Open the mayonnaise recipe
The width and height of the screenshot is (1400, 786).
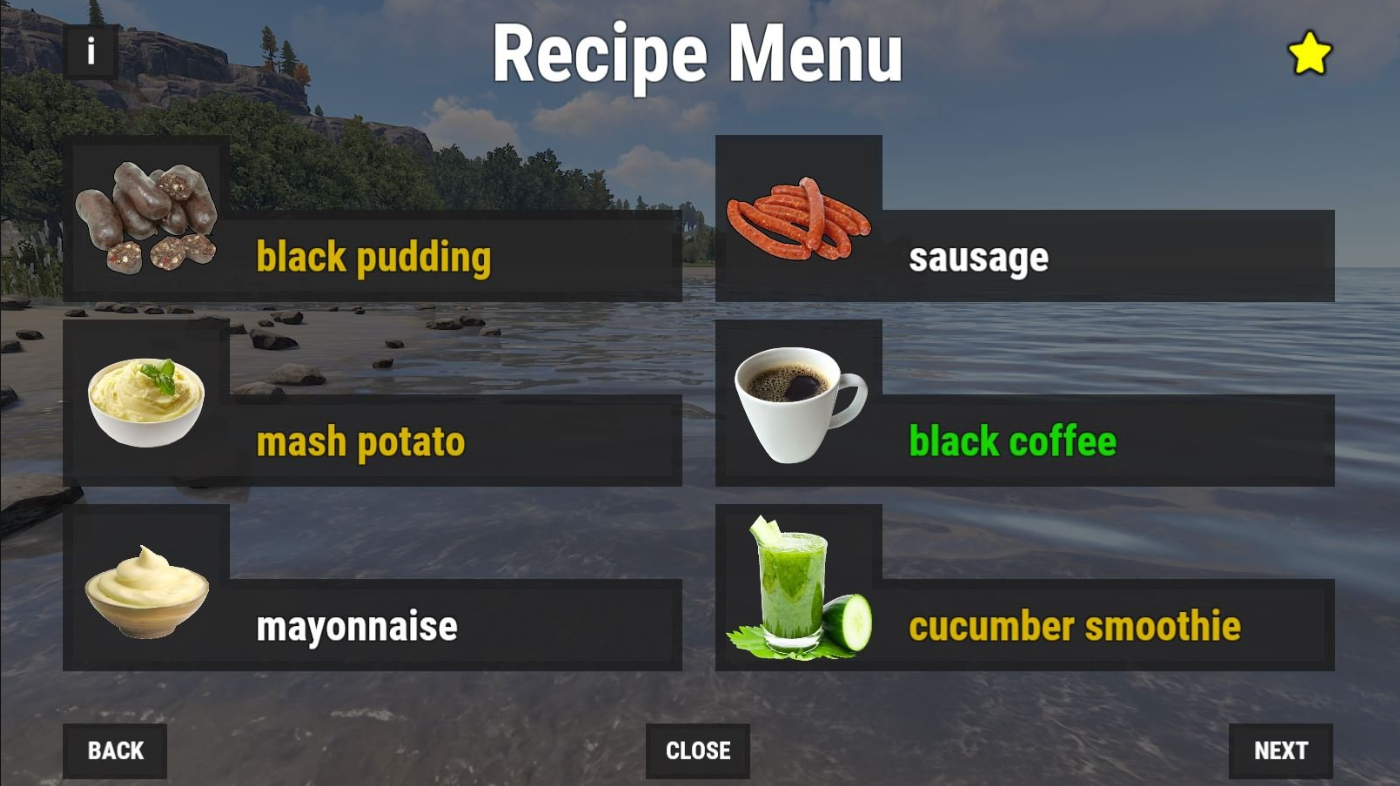357,627
